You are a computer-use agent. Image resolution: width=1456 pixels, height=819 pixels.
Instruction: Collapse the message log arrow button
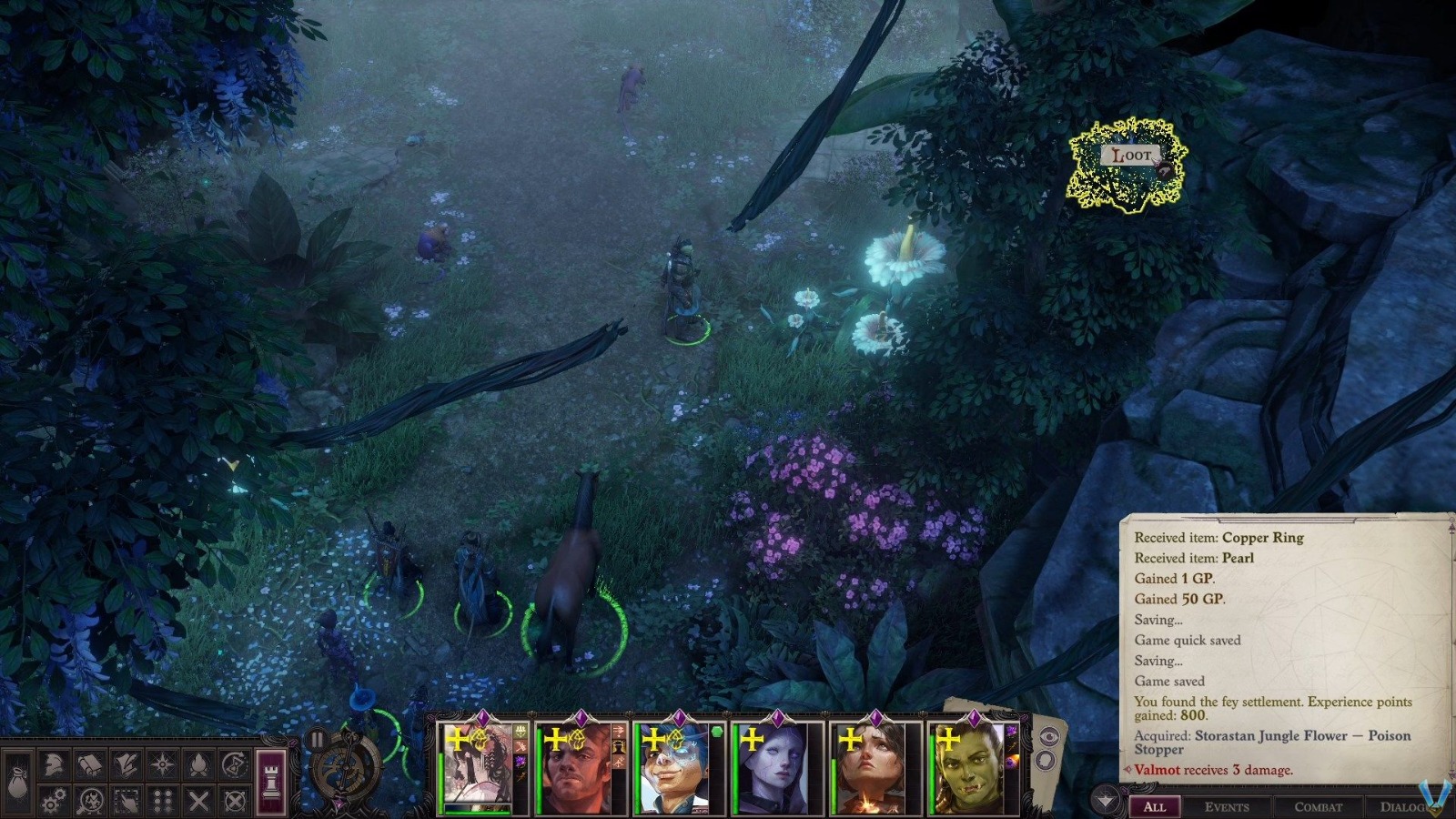pyautogui.click(x=1106, y=801)
